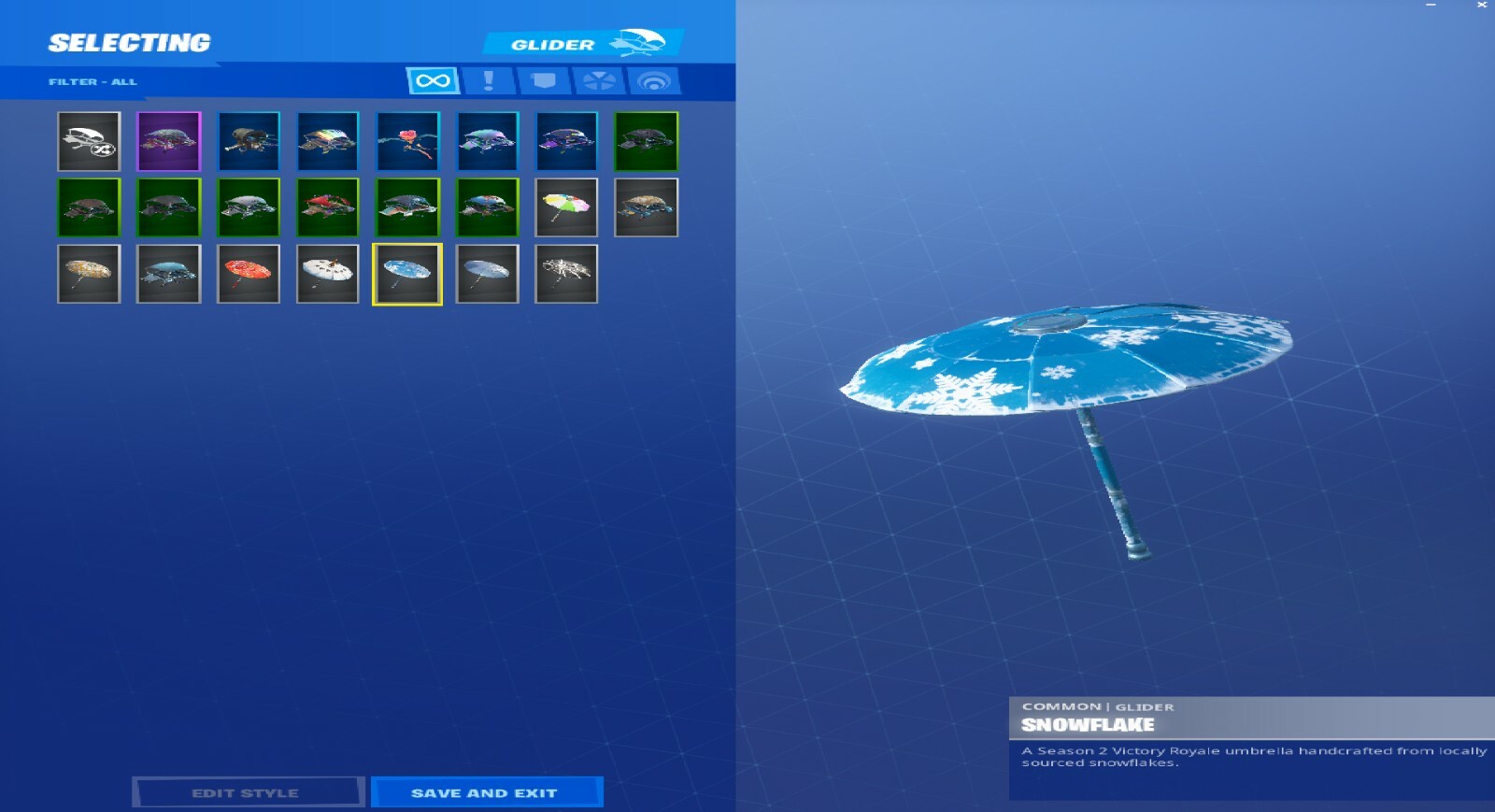Open the FILTER - ALL option
The image size is (1495, 812).
(x=93, y=81)
